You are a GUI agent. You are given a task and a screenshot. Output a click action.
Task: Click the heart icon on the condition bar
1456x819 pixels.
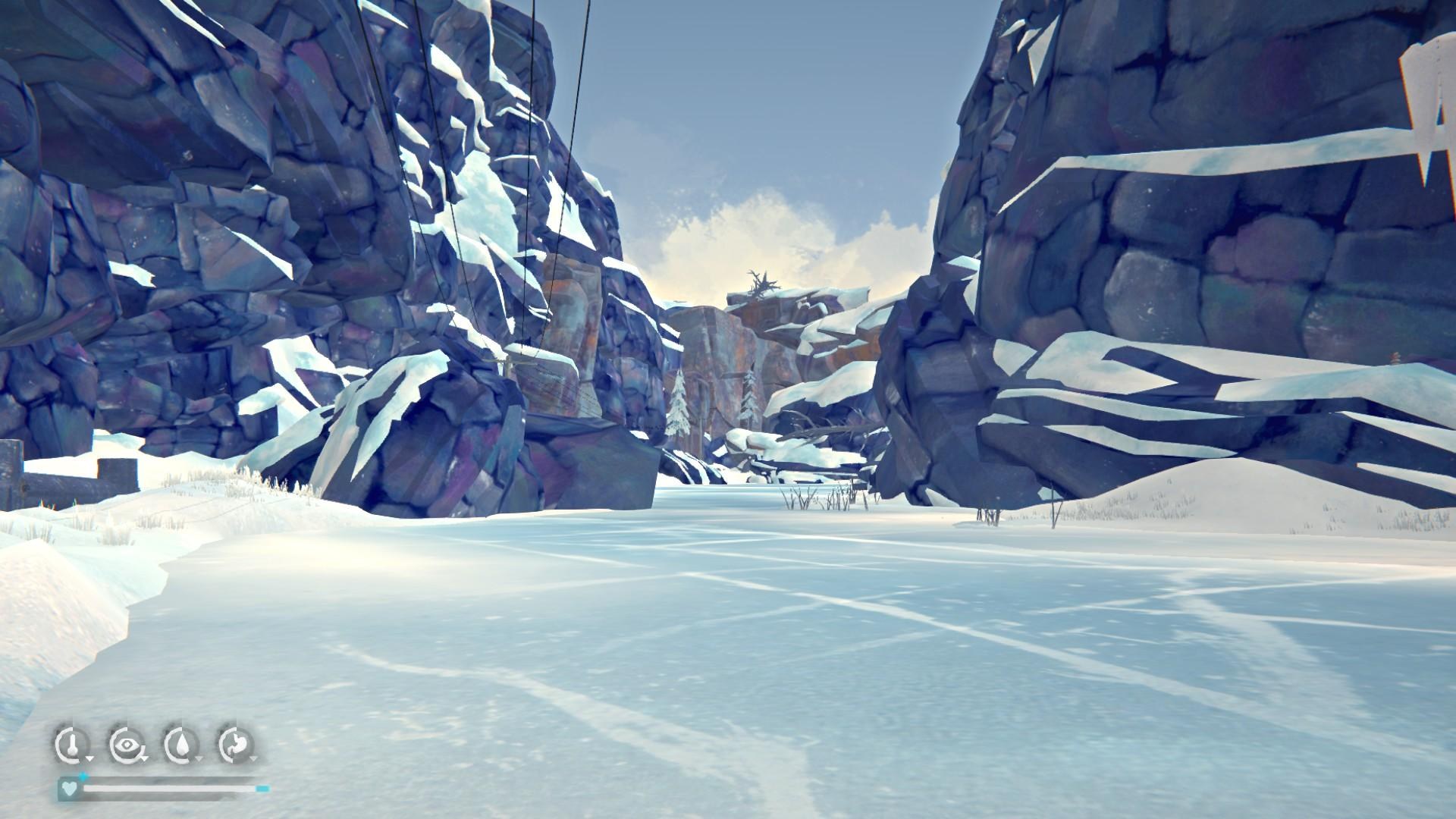[x=69, y=789]
